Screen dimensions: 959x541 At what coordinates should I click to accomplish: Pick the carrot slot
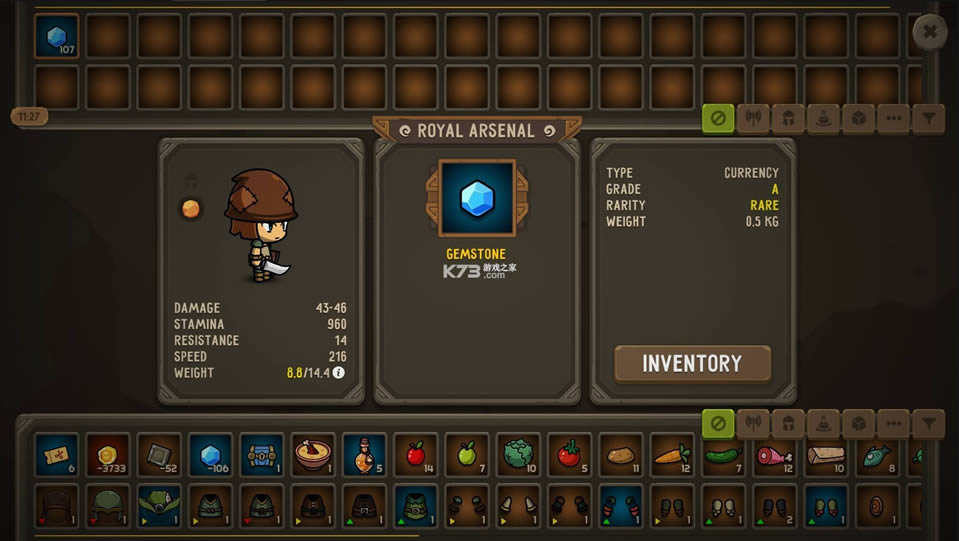coord(672,455)
